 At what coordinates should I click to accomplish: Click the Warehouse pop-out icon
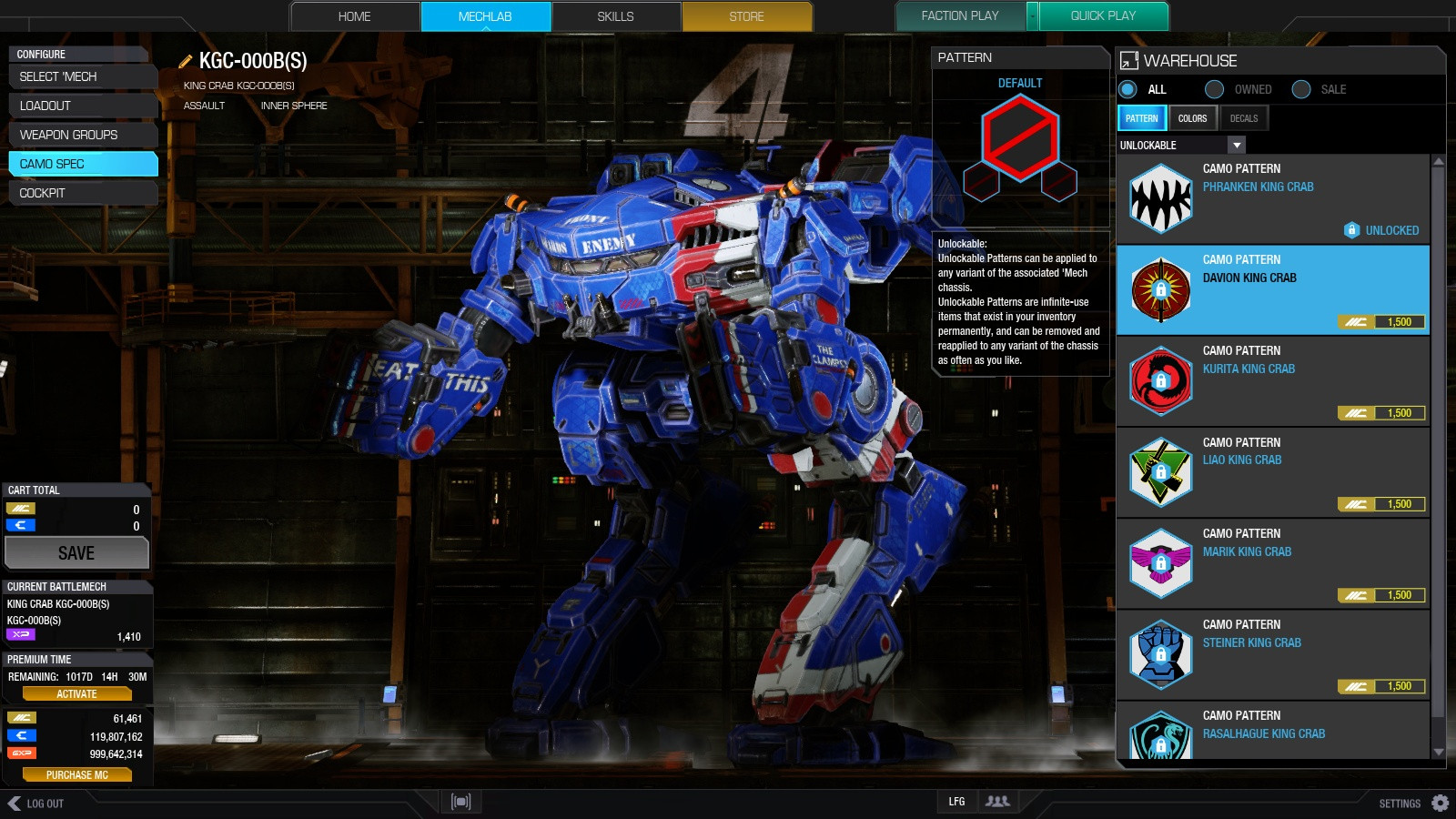pos(1128,62)
